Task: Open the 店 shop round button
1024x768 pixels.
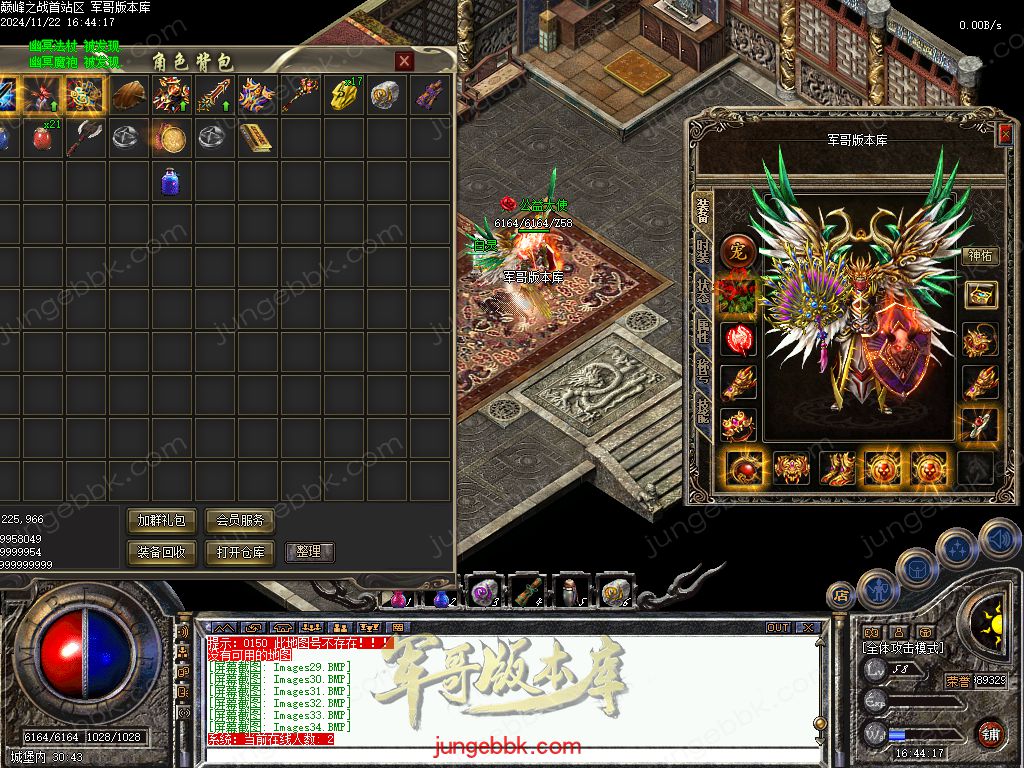Action: tap(840, 595)
